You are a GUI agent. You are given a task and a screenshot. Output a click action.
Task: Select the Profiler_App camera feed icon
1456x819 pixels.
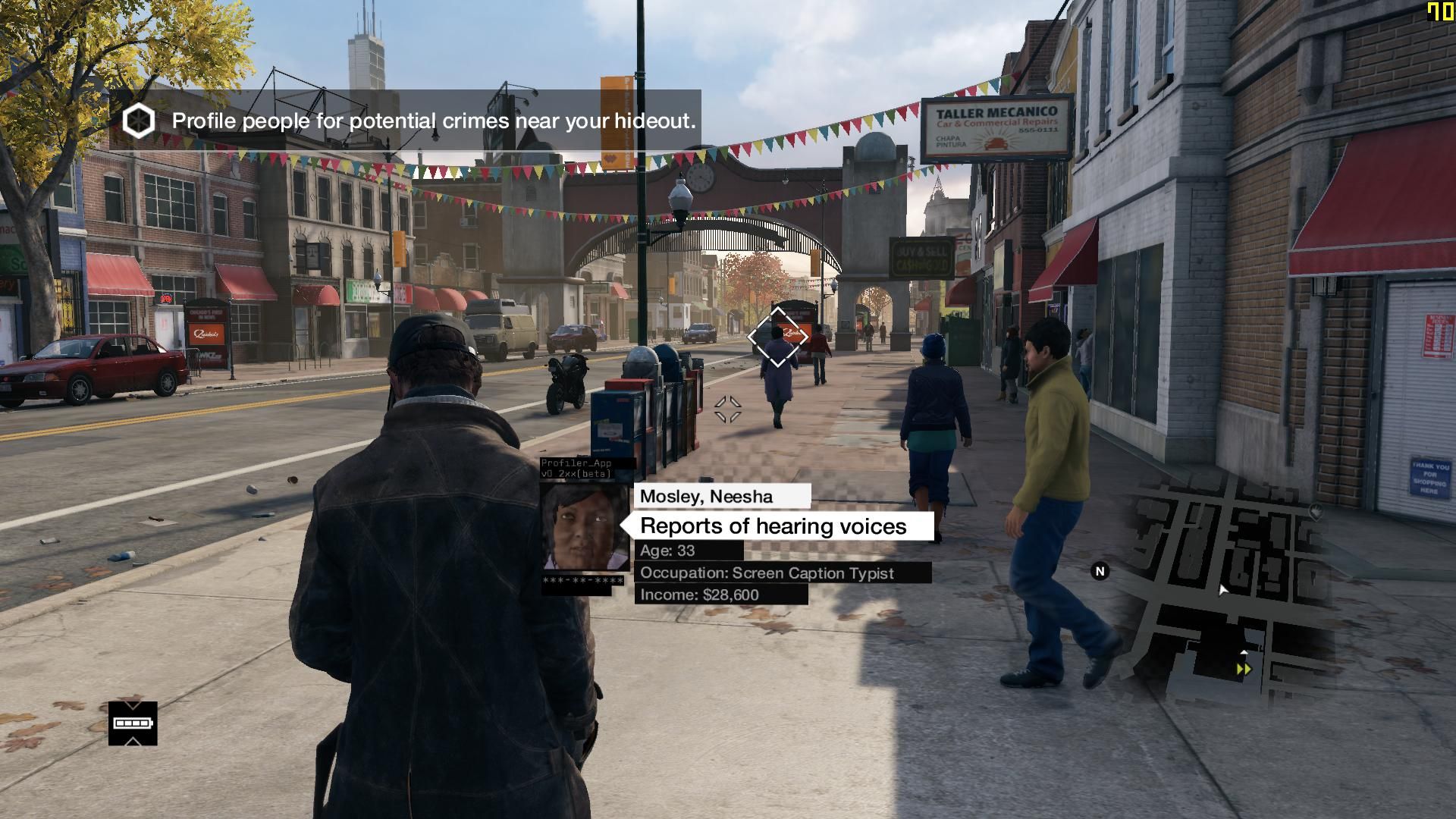click(578, 468)
